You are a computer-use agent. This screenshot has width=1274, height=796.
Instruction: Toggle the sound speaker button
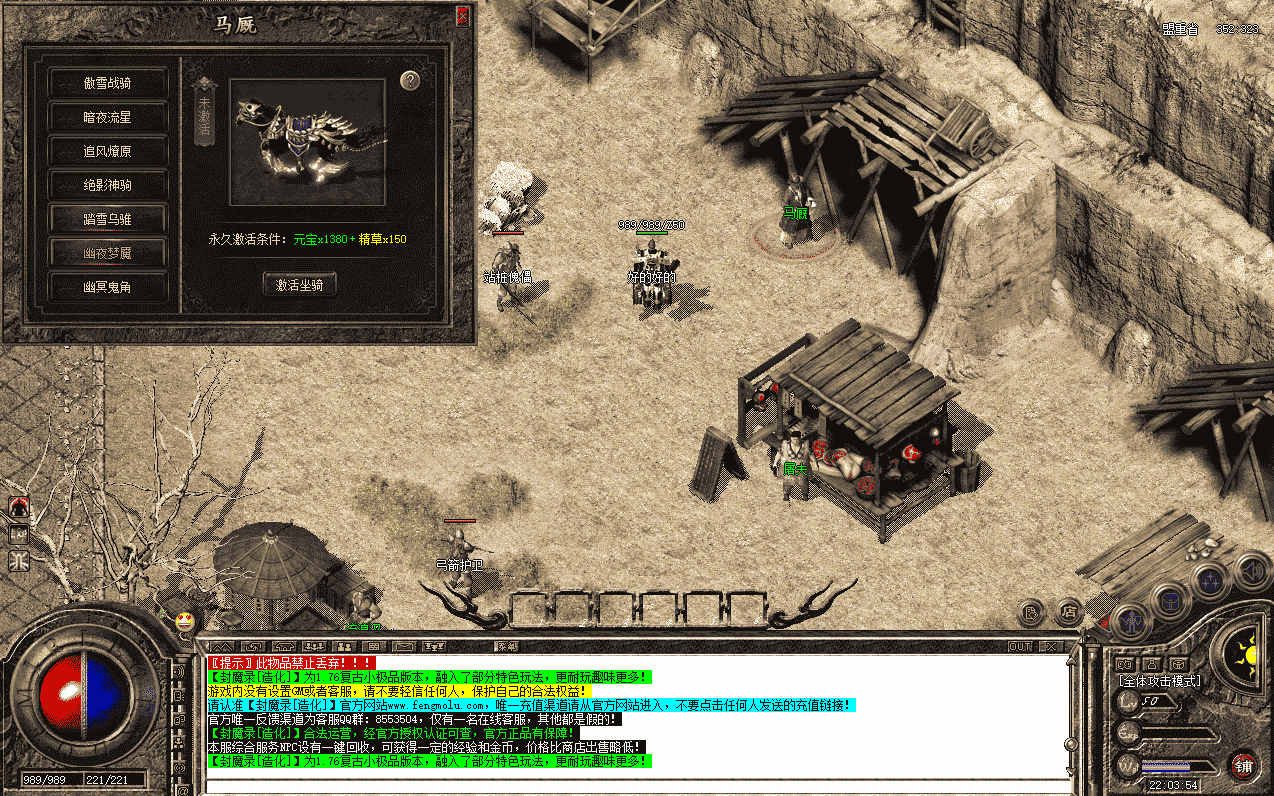(x=1252, y=572)
